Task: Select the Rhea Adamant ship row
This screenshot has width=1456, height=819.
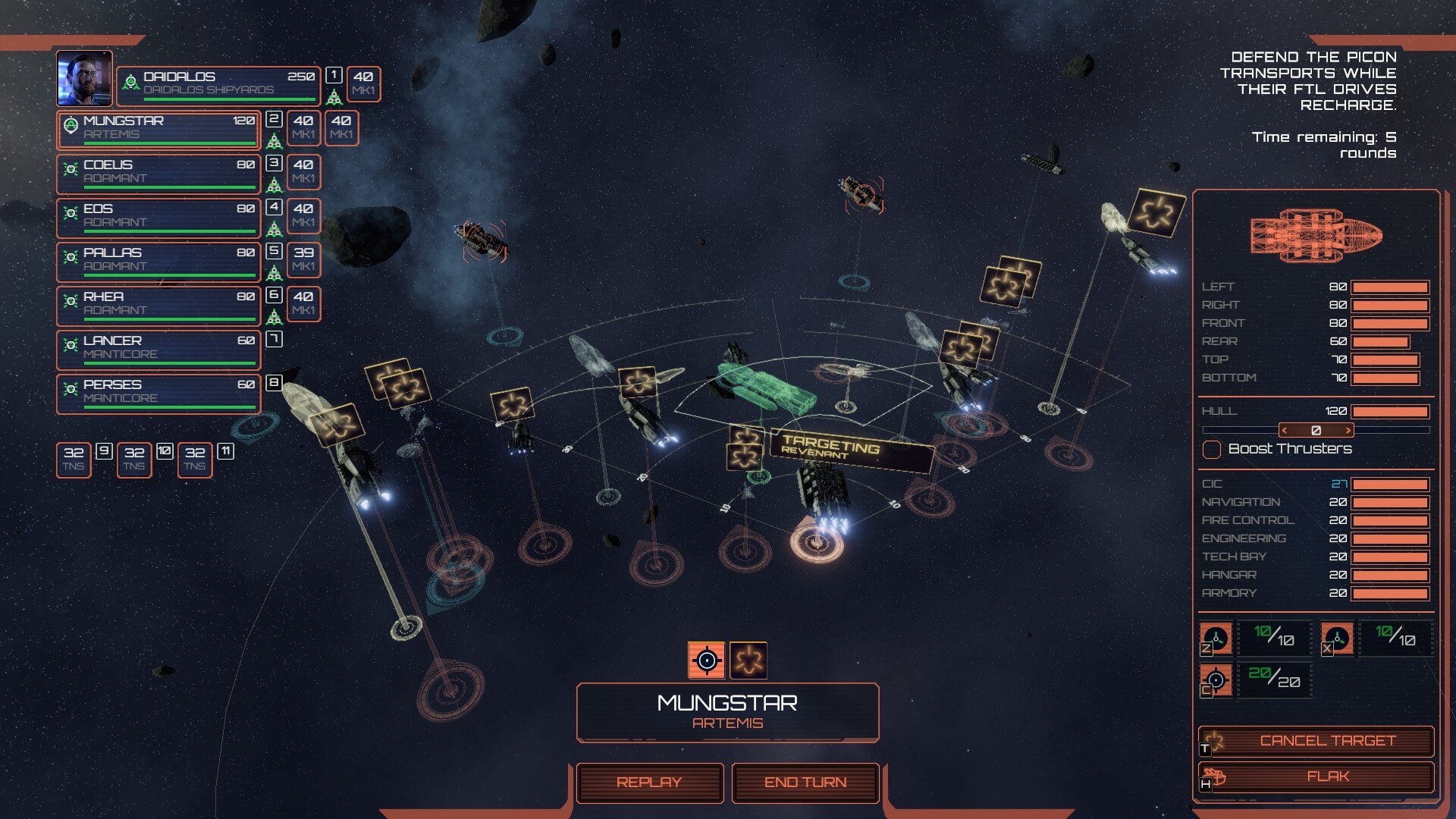Action: click(159, 305)
